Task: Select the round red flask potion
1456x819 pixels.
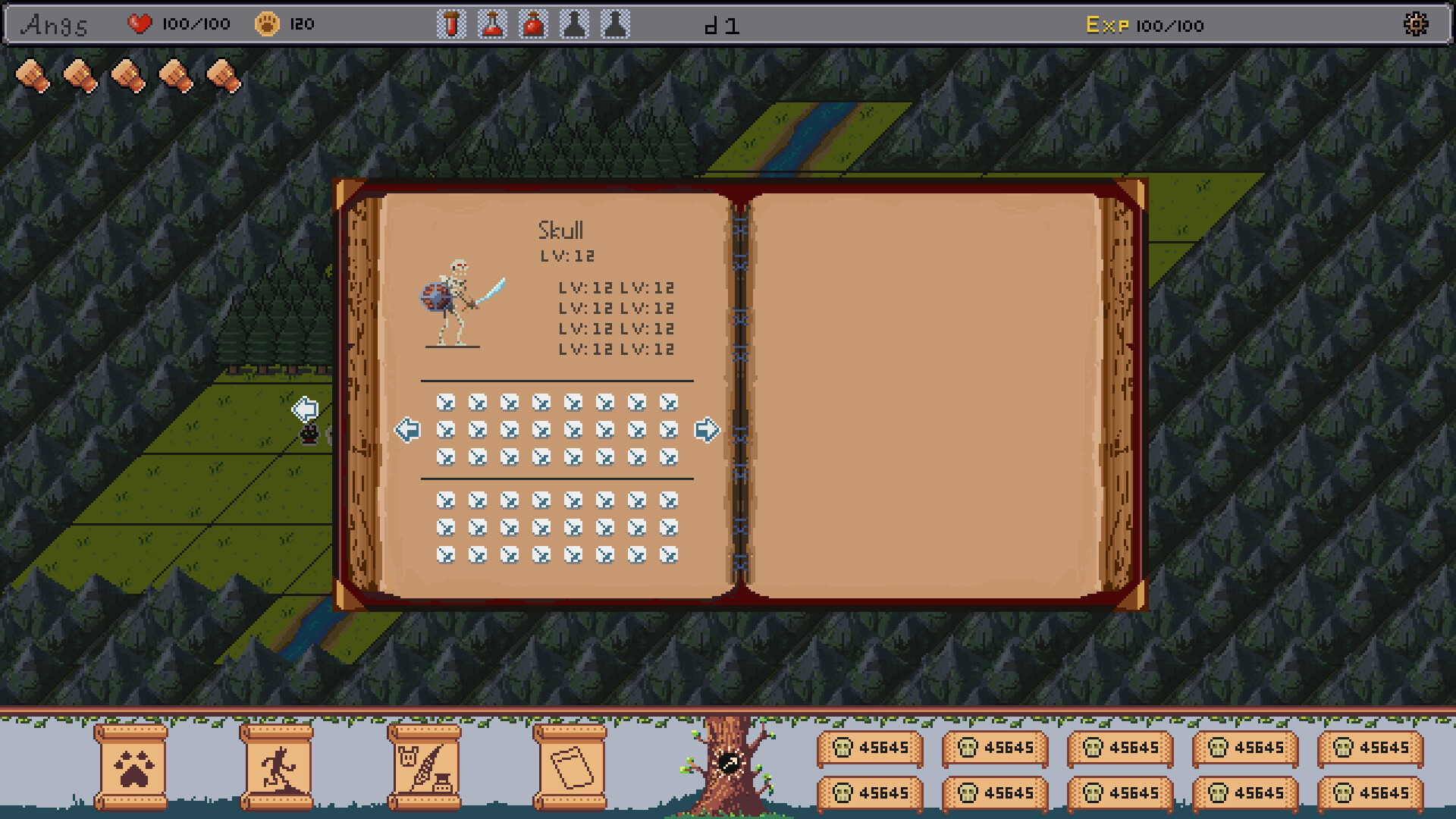Action: [x=533, y=24]
